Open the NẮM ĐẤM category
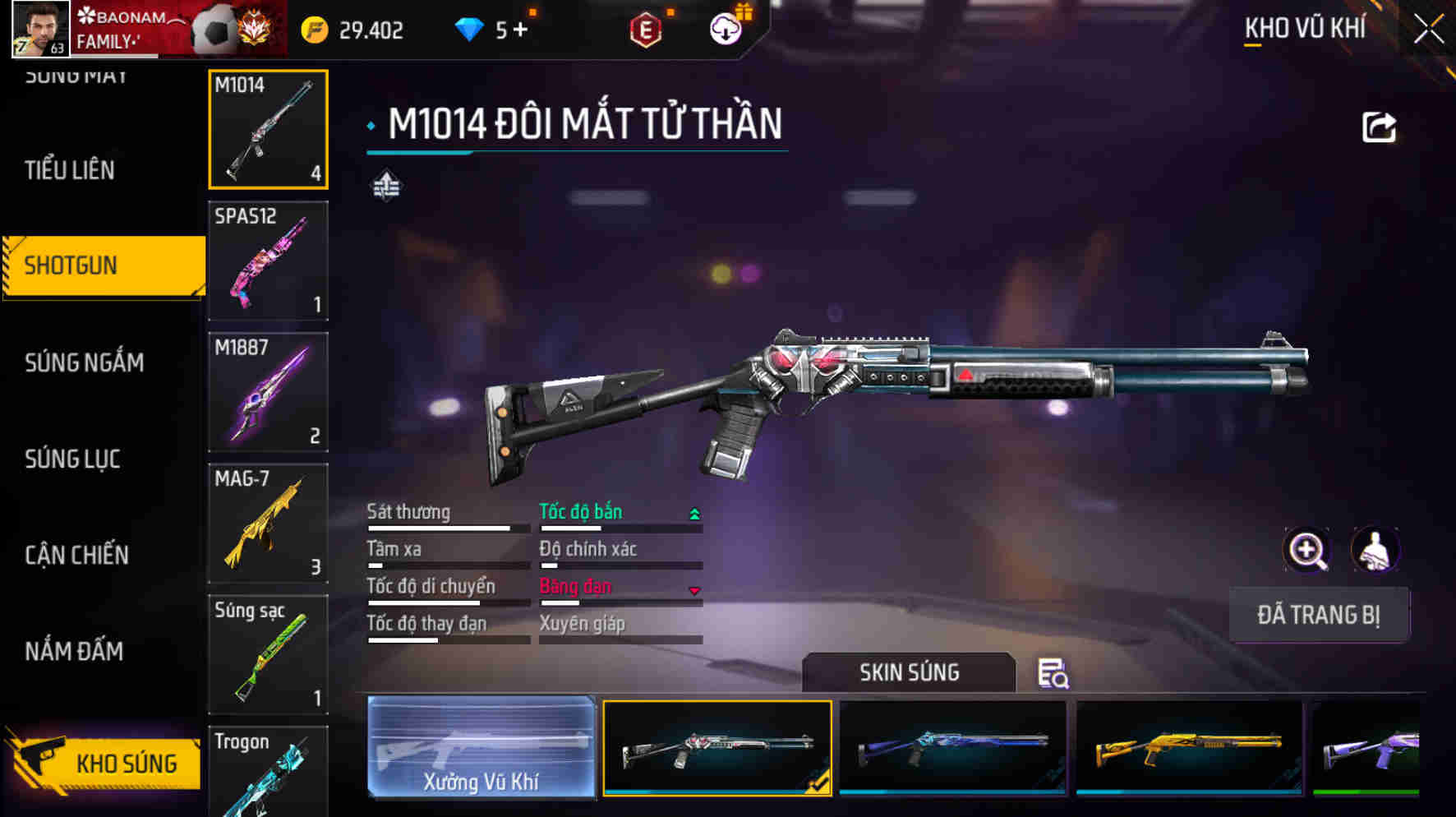1456x817 pixels. tap(74, 651)
